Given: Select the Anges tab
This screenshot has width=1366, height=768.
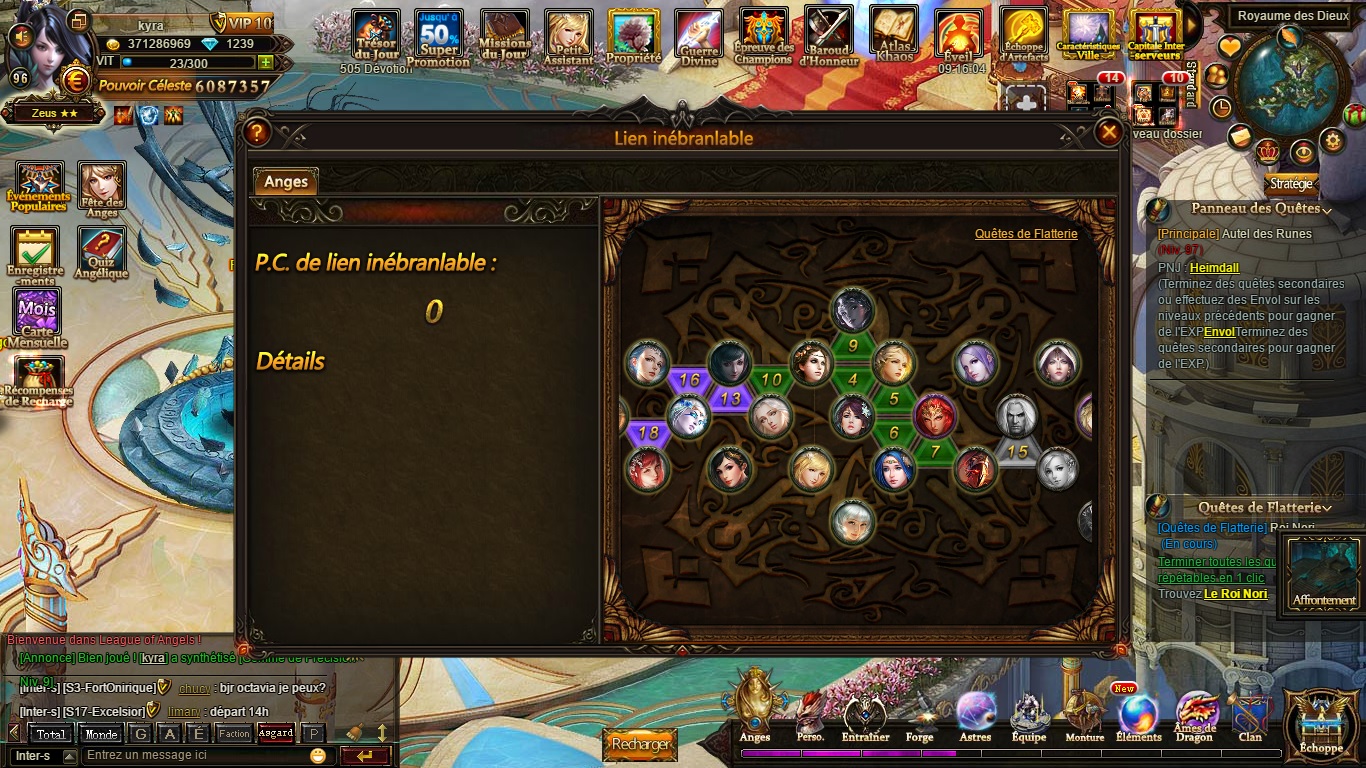Looking at the screenshot, I should point(286,181).
